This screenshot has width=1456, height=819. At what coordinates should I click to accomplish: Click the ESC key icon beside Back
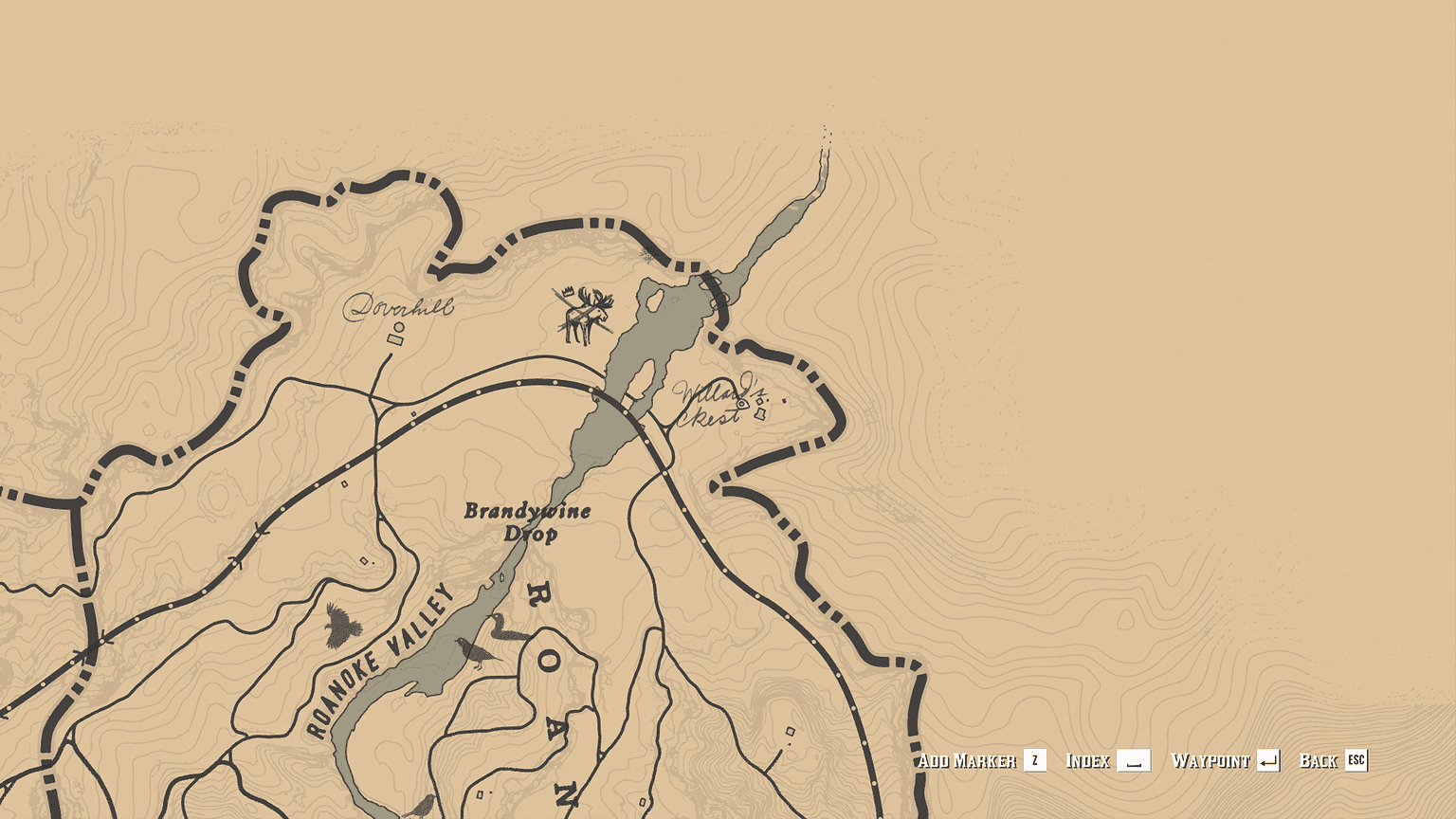(x=1355, y=759)
